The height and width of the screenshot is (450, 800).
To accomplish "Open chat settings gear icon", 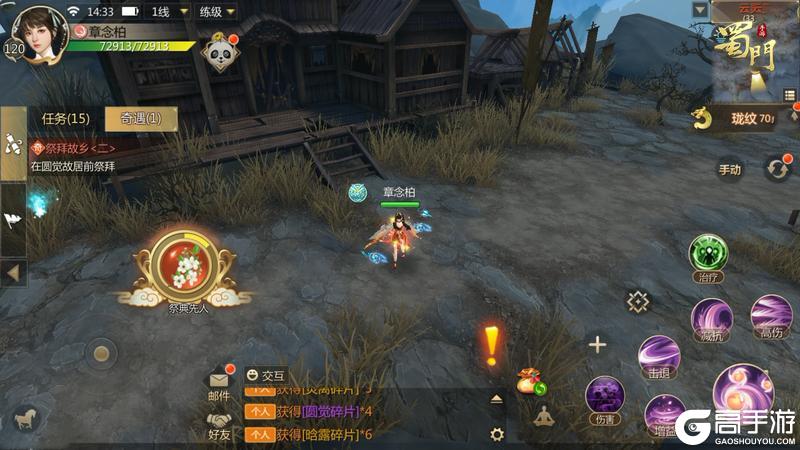I will point(496,434).
